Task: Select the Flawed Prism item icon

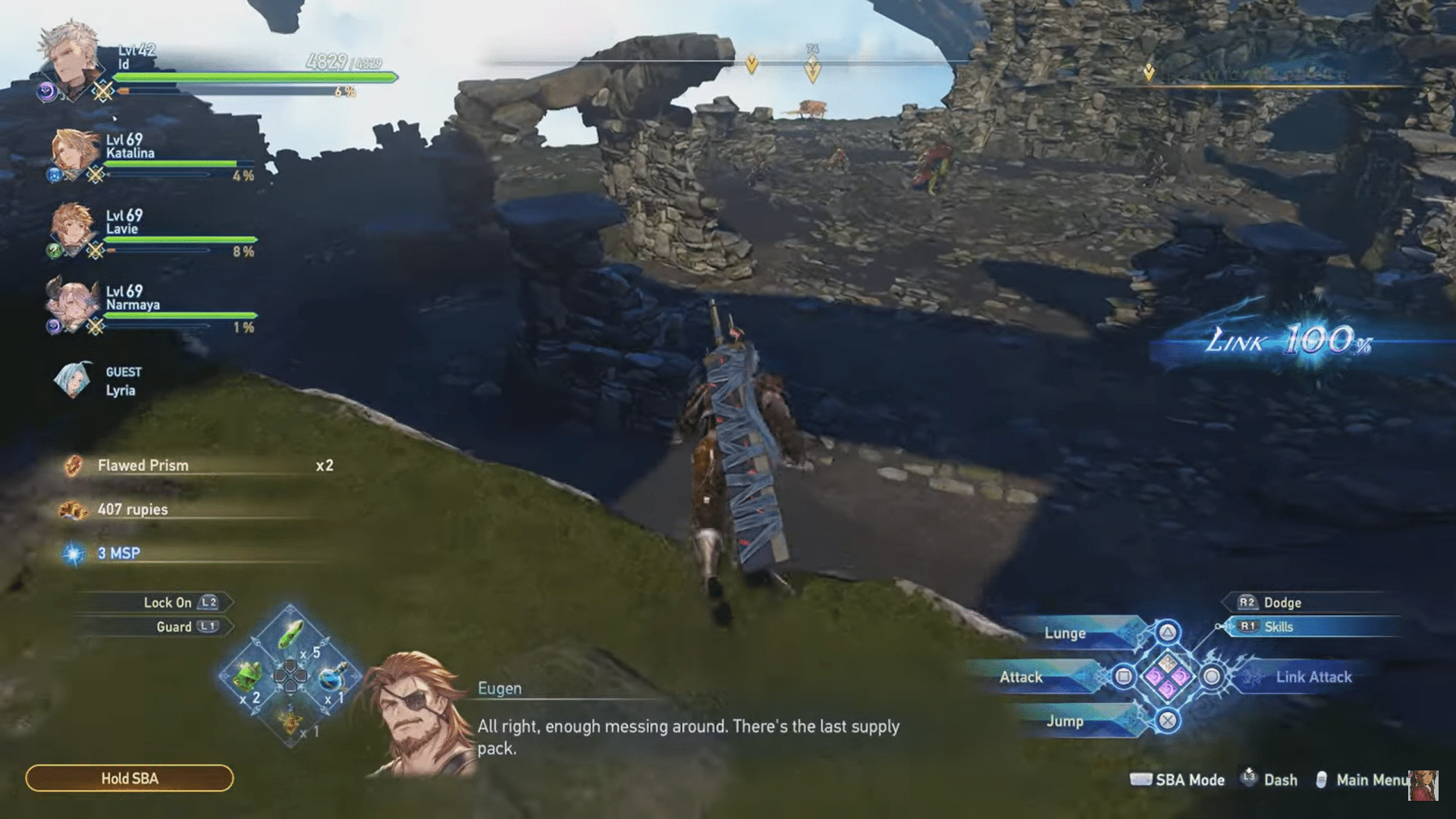Action: (75, 465)
